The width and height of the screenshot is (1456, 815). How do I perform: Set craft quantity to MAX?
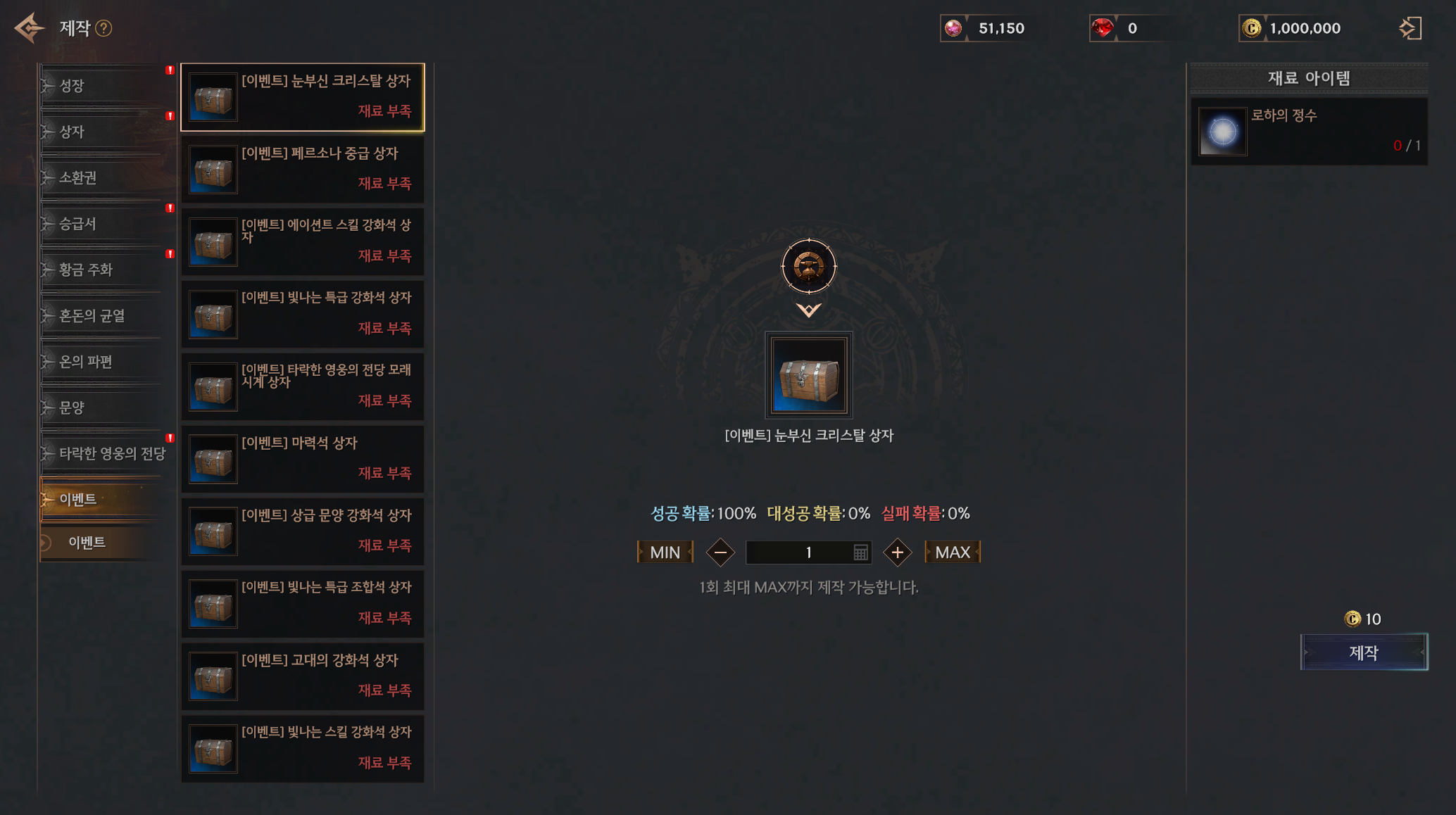coord(953,552)
